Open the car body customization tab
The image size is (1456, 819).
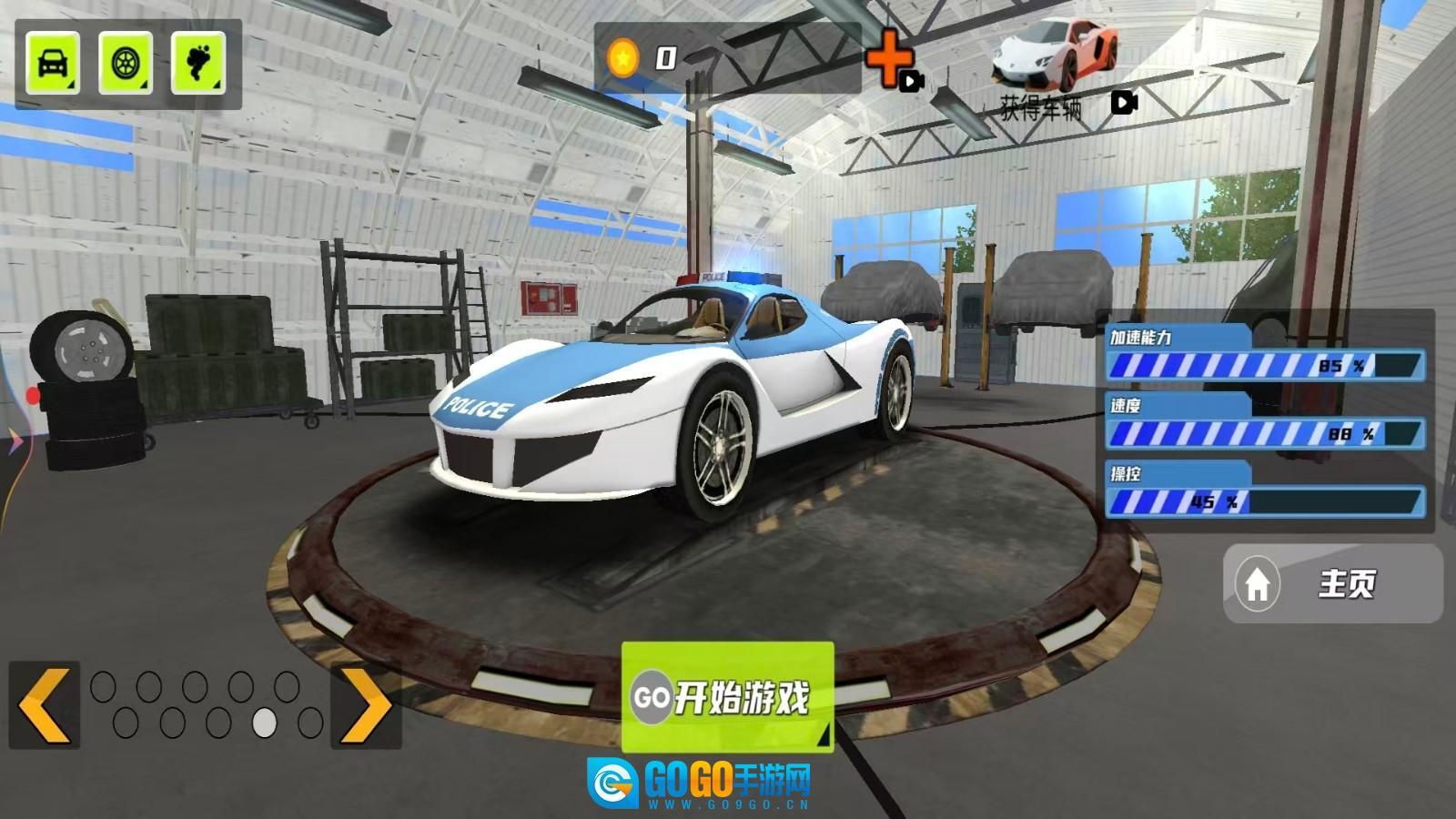(x=53, y=63)
